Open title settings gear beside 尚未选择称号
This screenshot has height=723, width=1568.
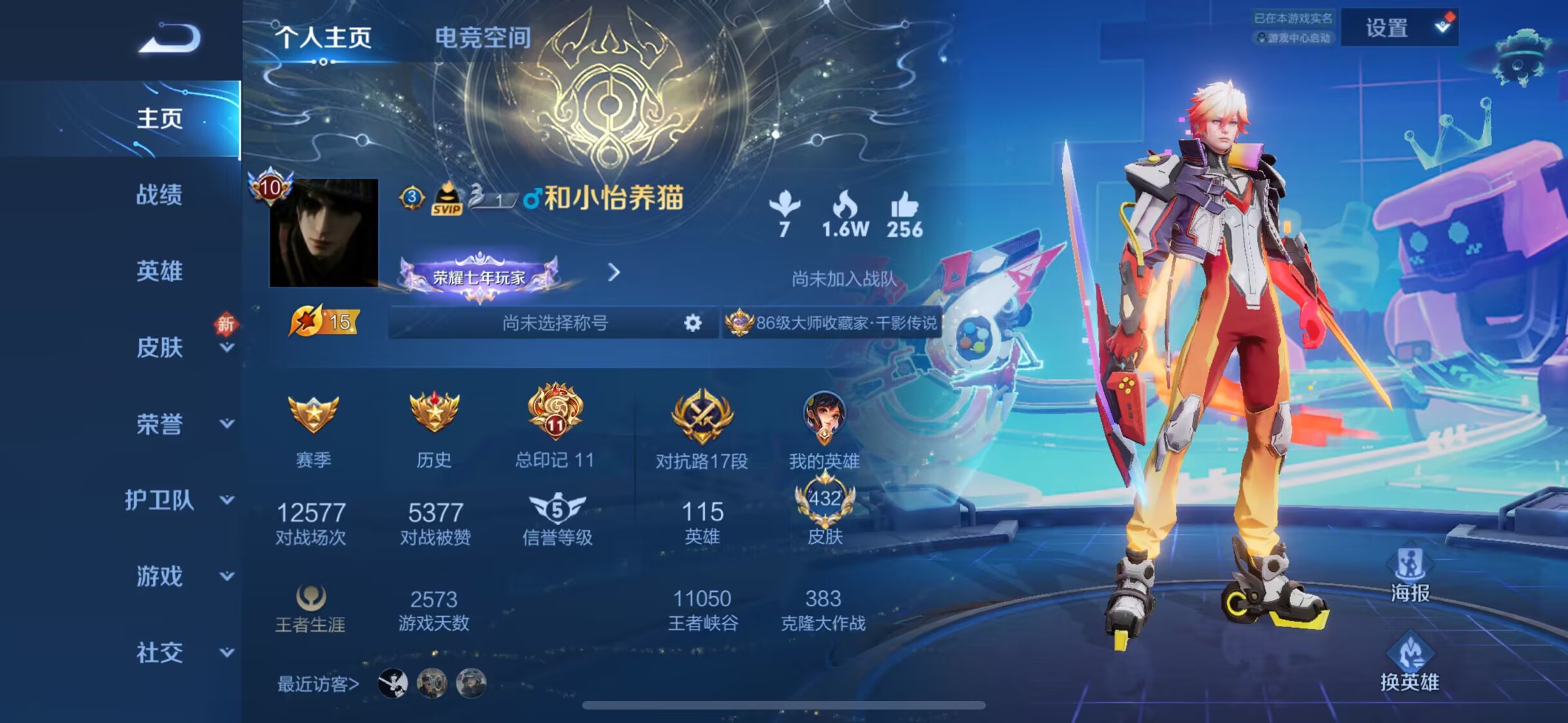coord(693,323)
